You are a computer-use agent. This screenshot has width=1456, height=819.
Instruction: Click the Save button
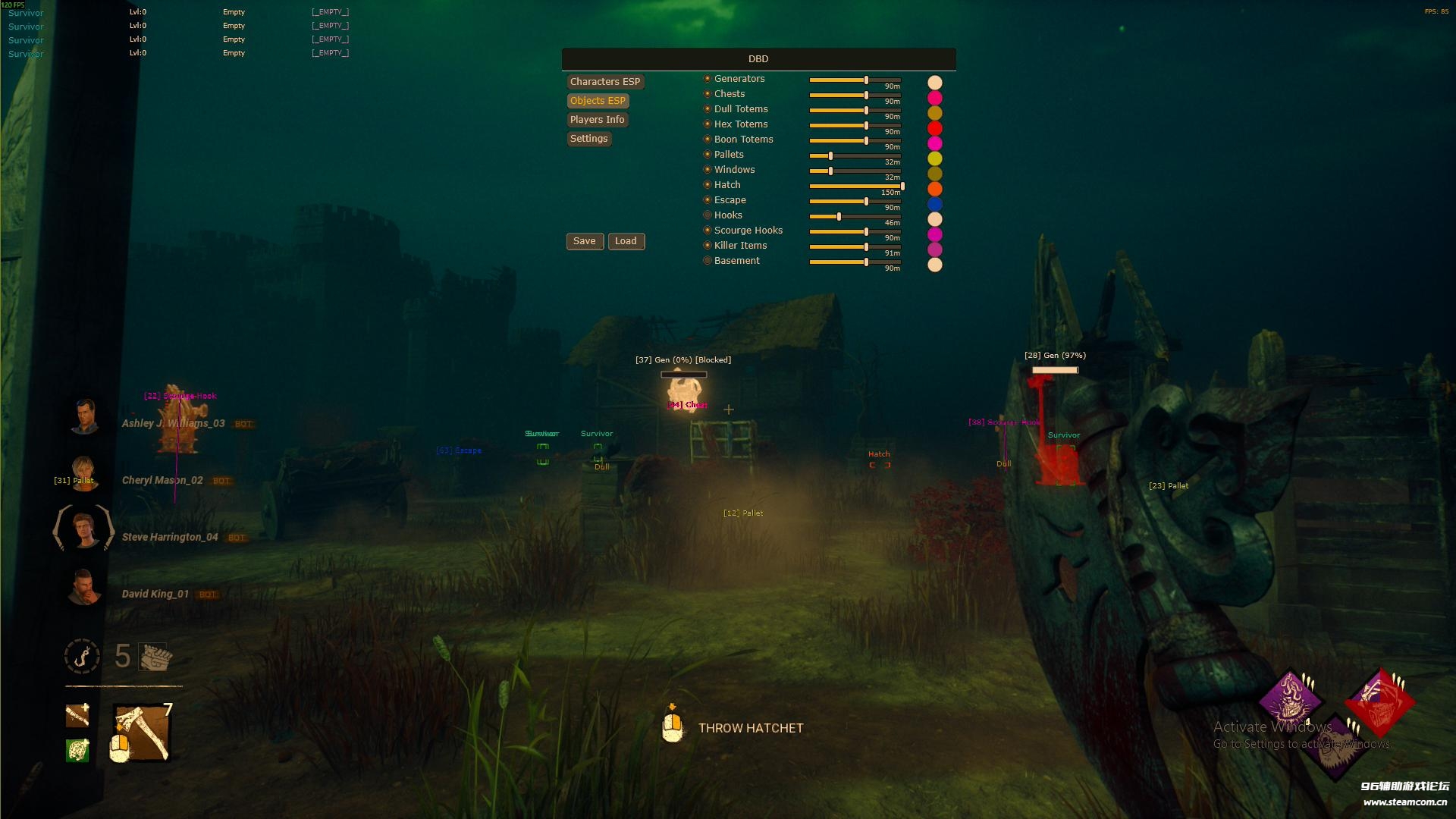pos(584,241)
